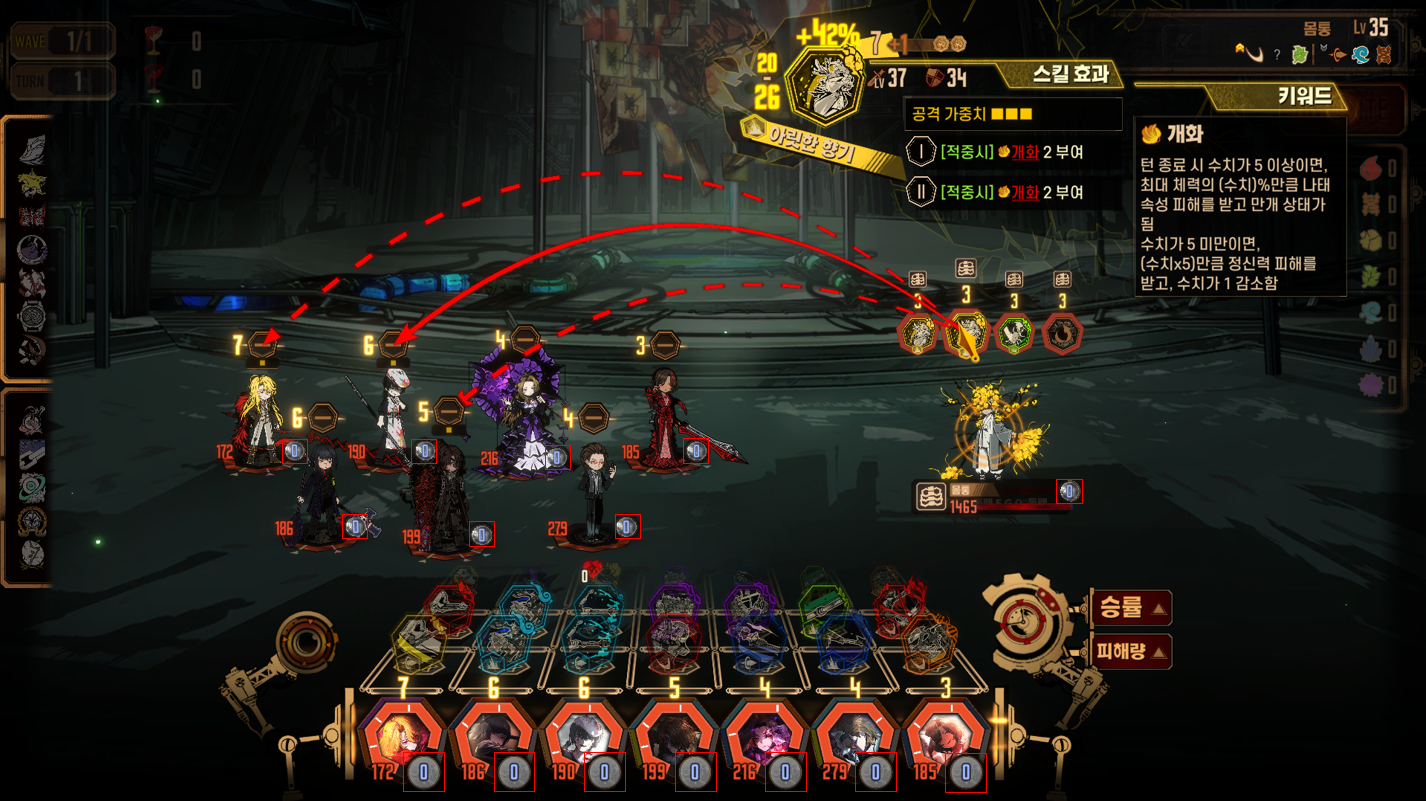Click the yellow skill tile above the blonde portrait

pyautogui.click(x=417, y=642)
